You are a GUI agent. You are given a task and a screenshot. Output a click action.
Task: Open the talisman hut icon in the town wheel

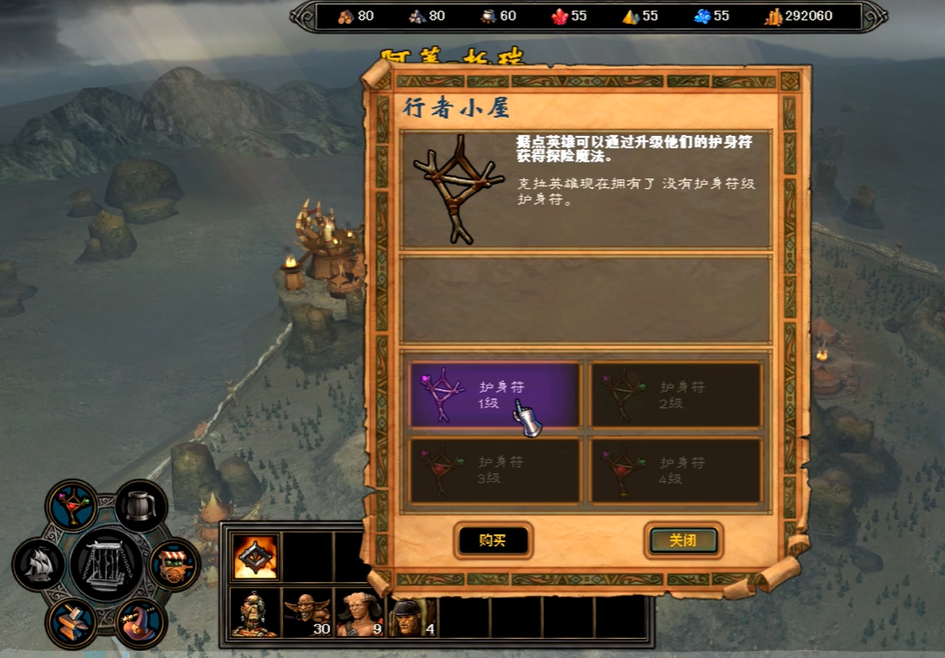pyautogui.click(x=72, y=505)
